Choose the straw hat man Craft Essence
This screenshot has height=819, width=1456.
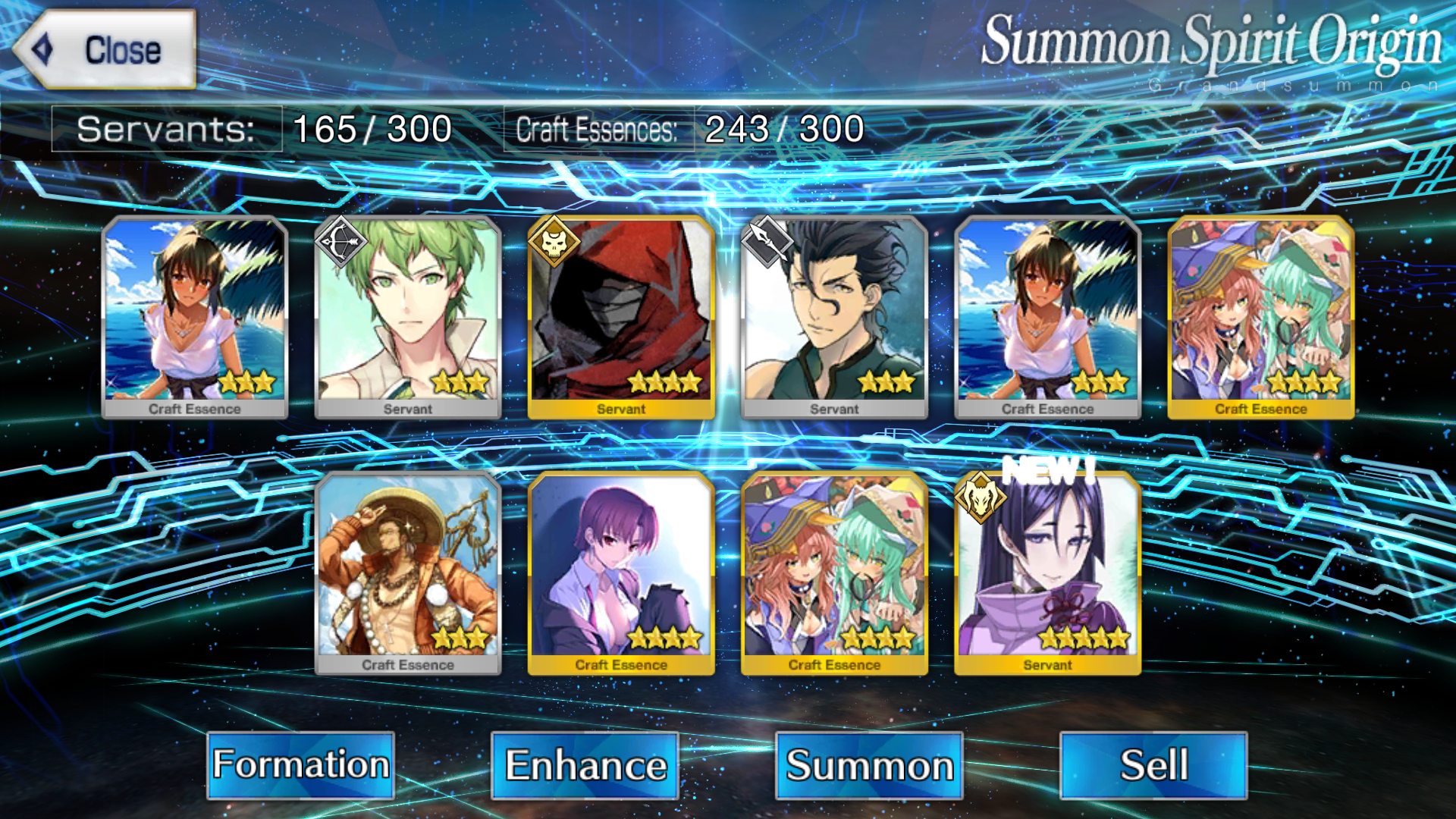click(x=408, y=573)
